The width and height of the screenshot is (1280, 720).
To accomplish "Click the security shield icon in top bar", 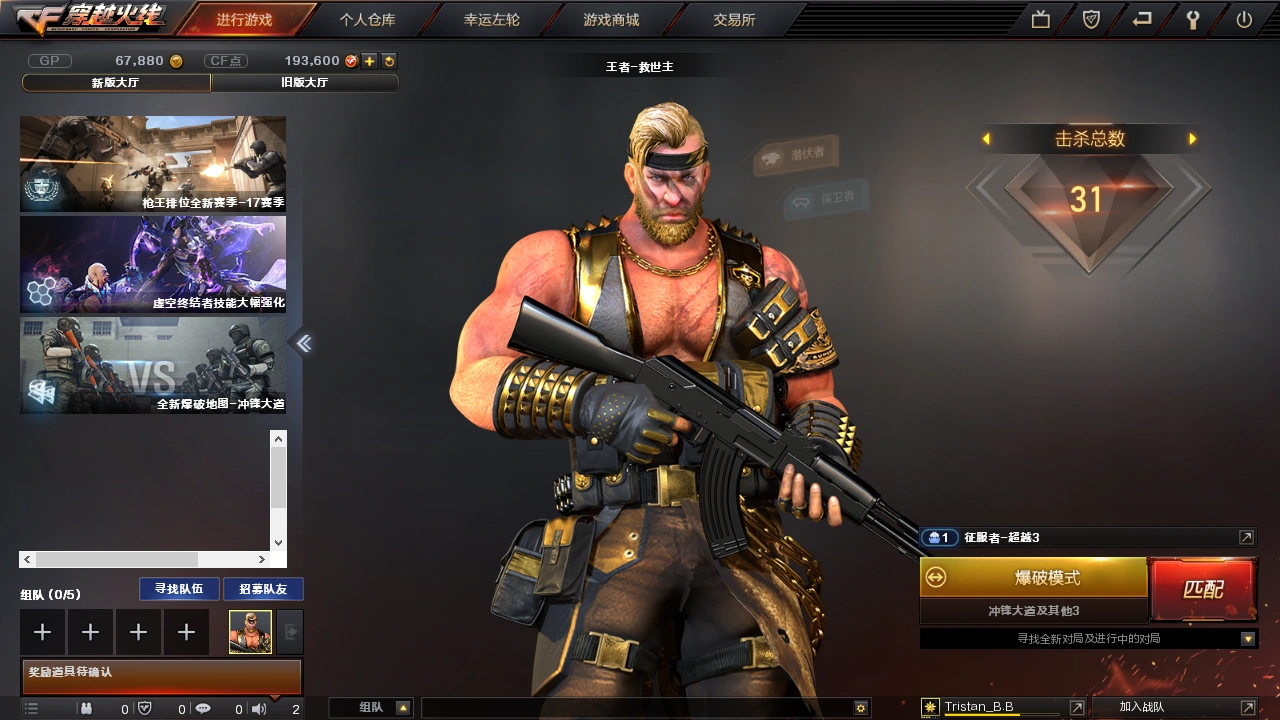I will point(1090,18).
